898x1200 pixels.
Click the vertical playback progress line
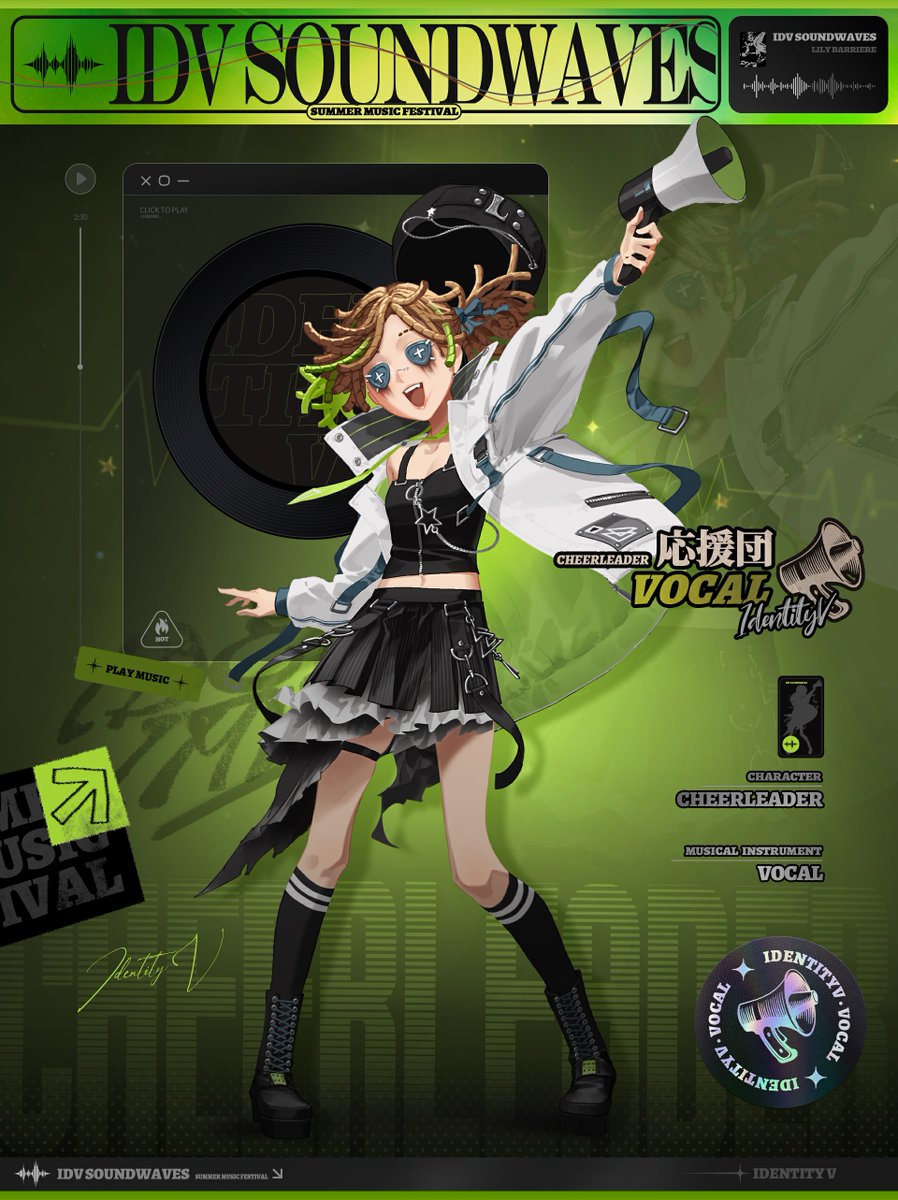click(x=80, y=300)
